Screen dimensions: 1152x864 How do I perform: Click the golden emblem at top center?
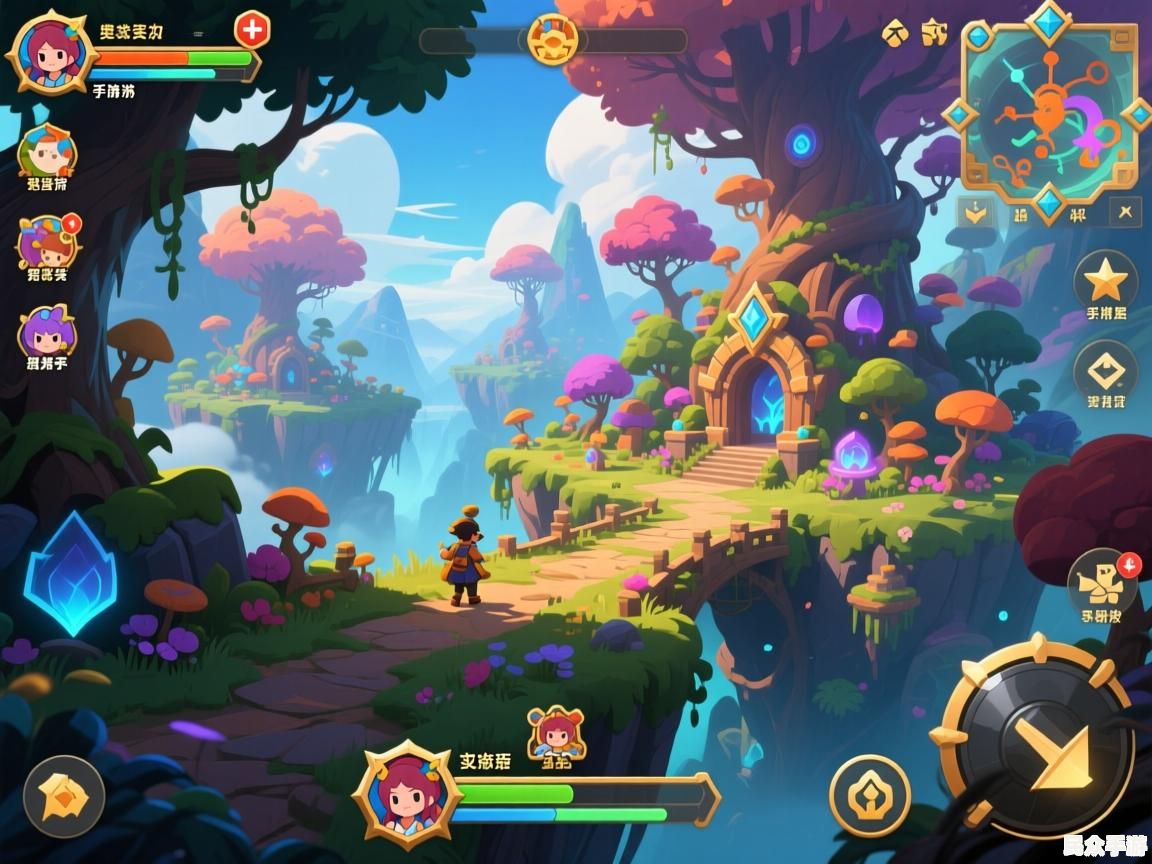pos(553,40)
